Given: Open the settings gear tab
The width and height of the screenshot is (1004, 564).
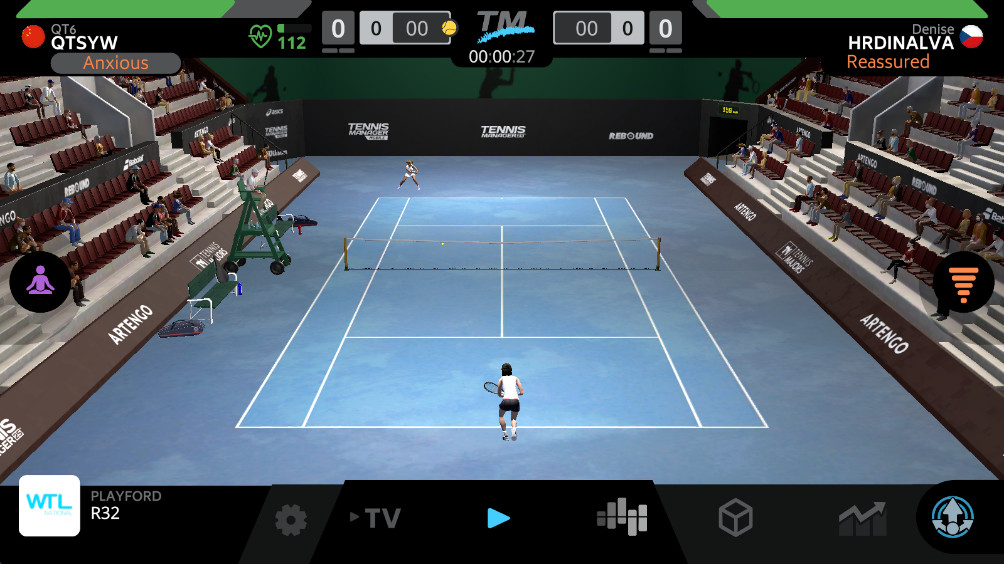Looking at the screenshot, I should point(291,519).
